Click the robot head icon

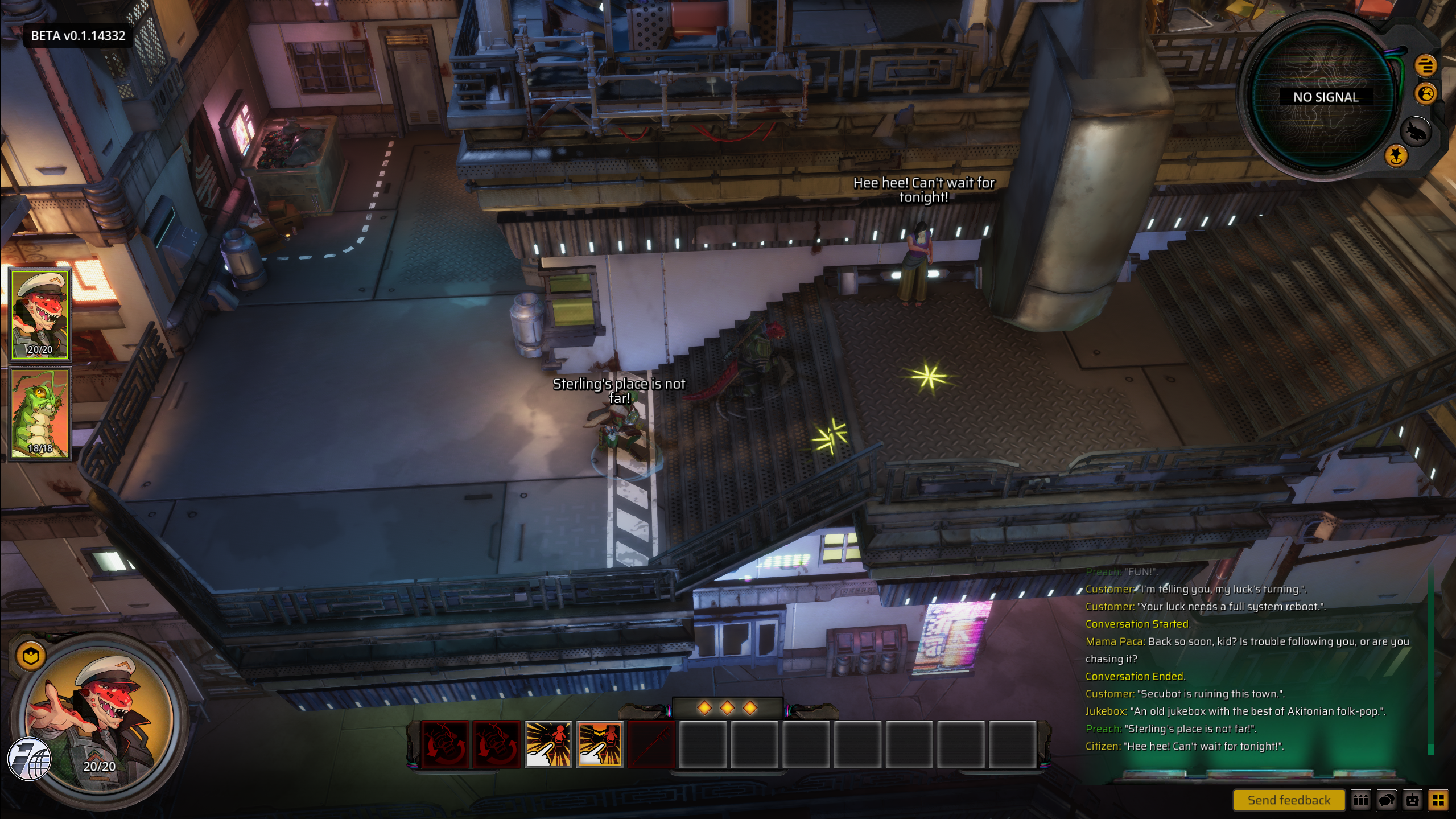pyautogui.click(x=1413, y=800)
